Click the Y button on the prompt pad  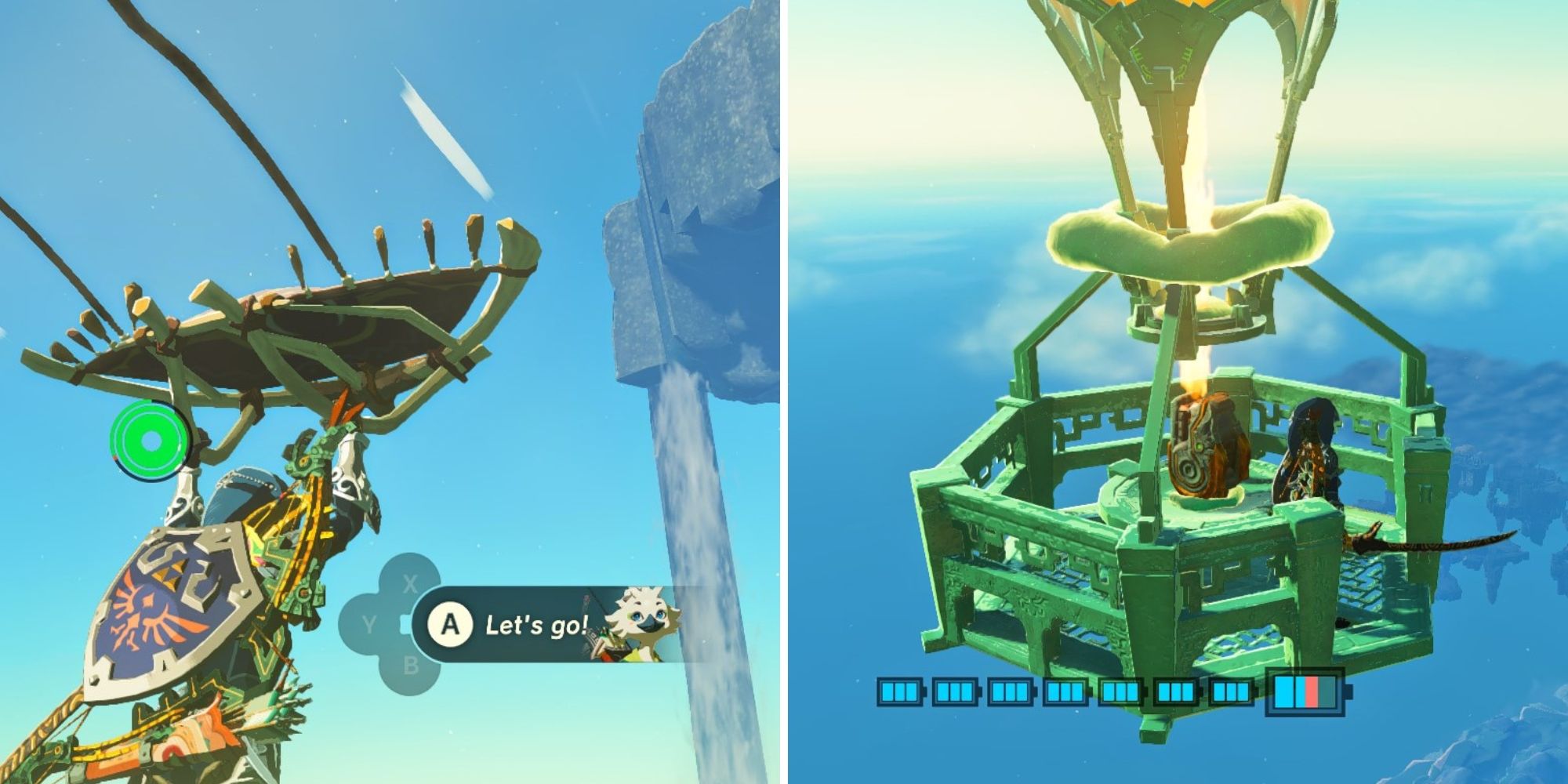coord(368,623)
